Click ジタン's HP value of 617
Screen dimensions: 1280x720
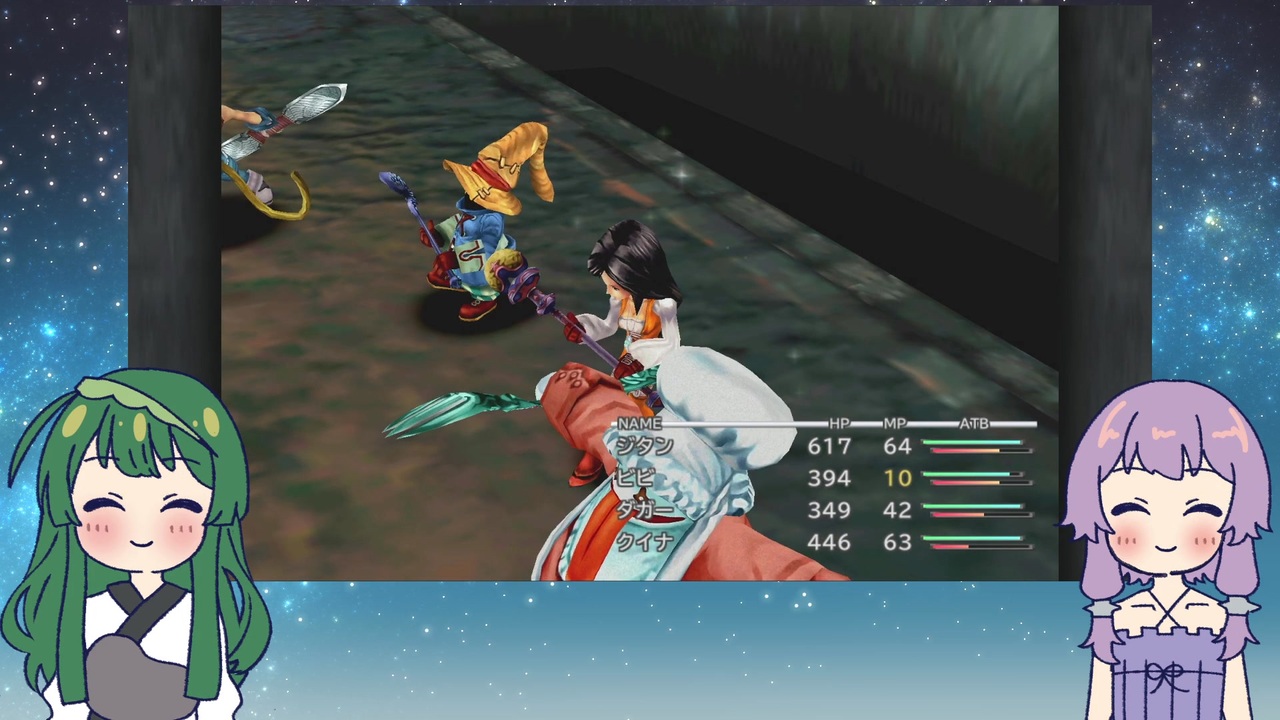coord(829,447)
